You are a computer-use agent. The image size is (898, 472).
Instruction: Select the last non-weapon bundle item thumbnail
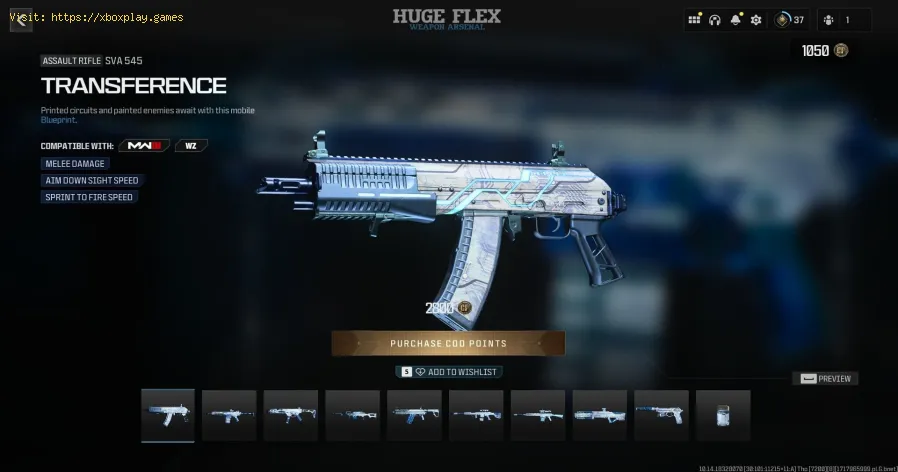(722, 415)
